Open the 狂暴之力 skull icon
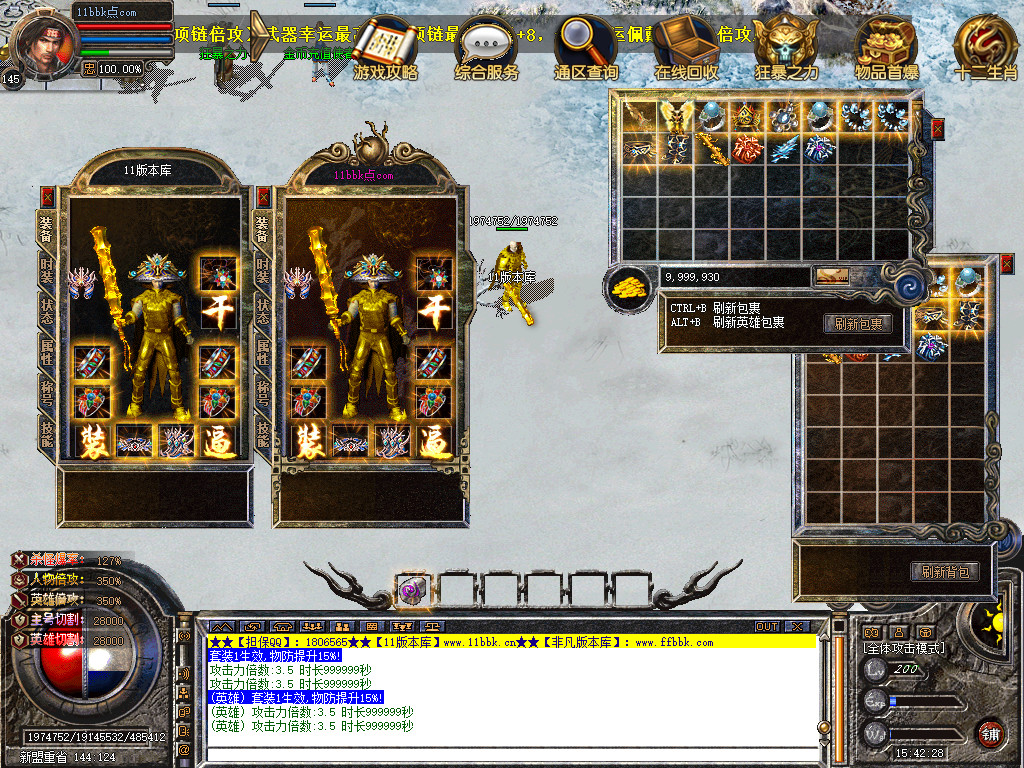 pos(786,45)
